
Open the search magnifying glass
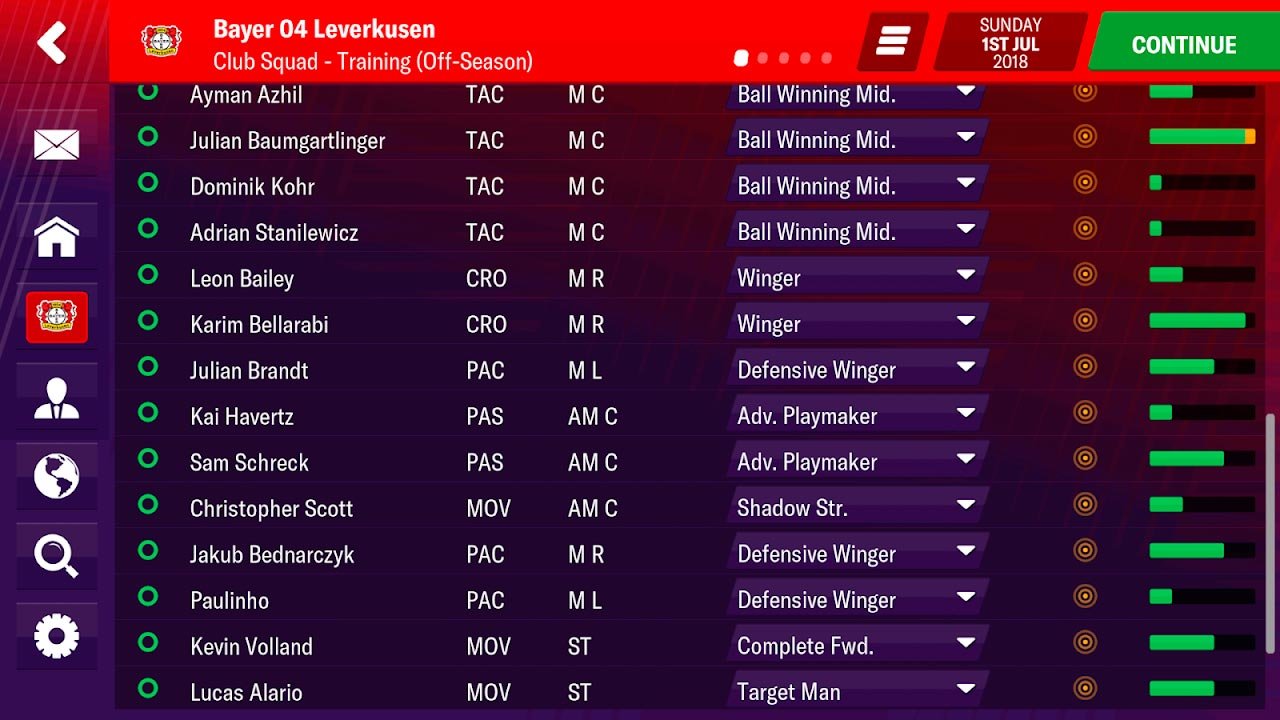coord(56,555)
